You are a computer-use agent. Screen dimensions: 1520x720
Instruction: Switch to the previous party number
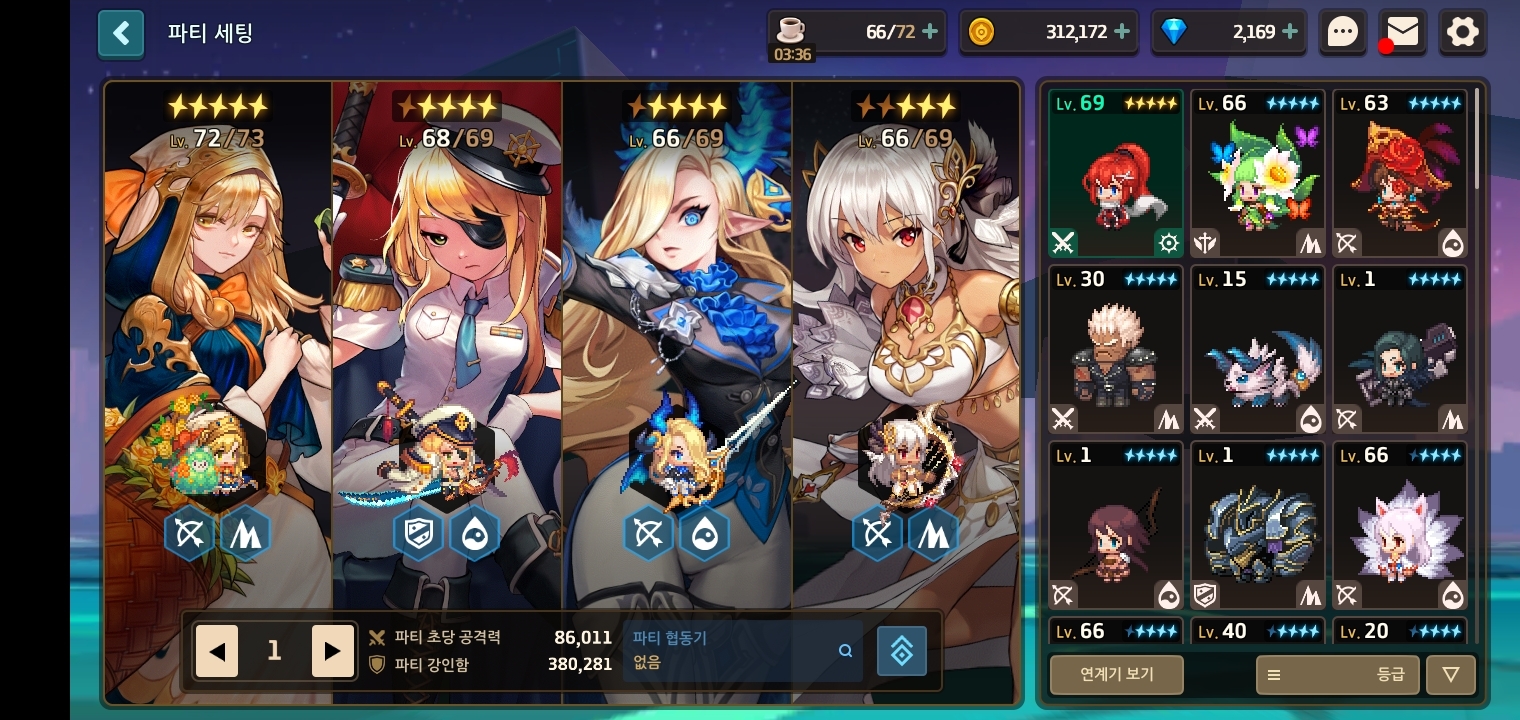coord(217,652)
